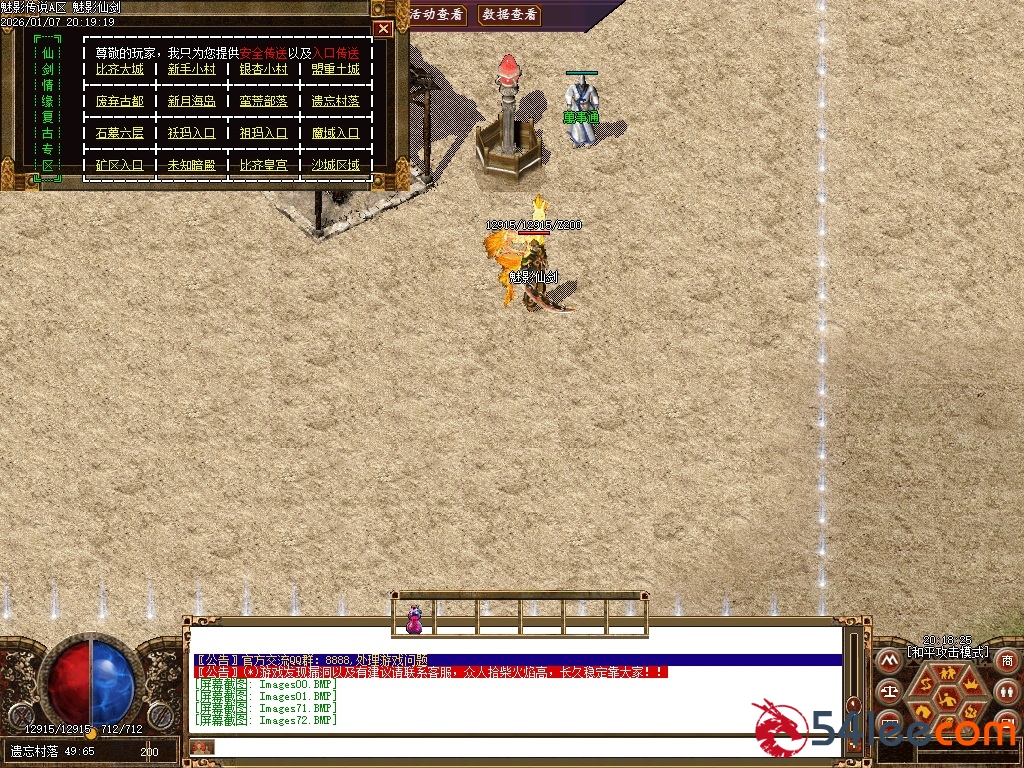This screenshot has height=768, width=1024.
Task: Use the purple potion in belt slot
Action: click(414, 620)
